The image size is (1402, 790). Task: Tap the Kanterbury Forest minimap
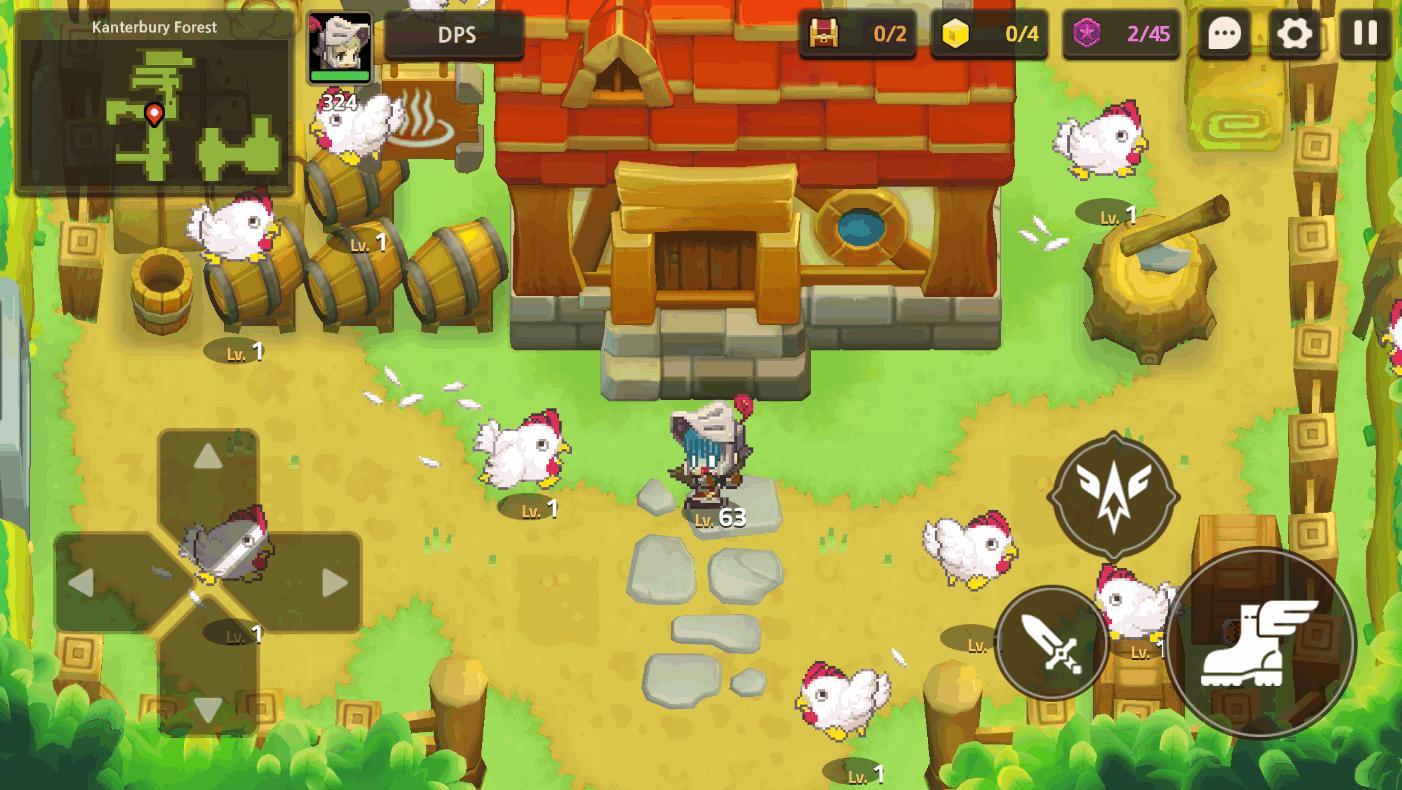(155, 105)
